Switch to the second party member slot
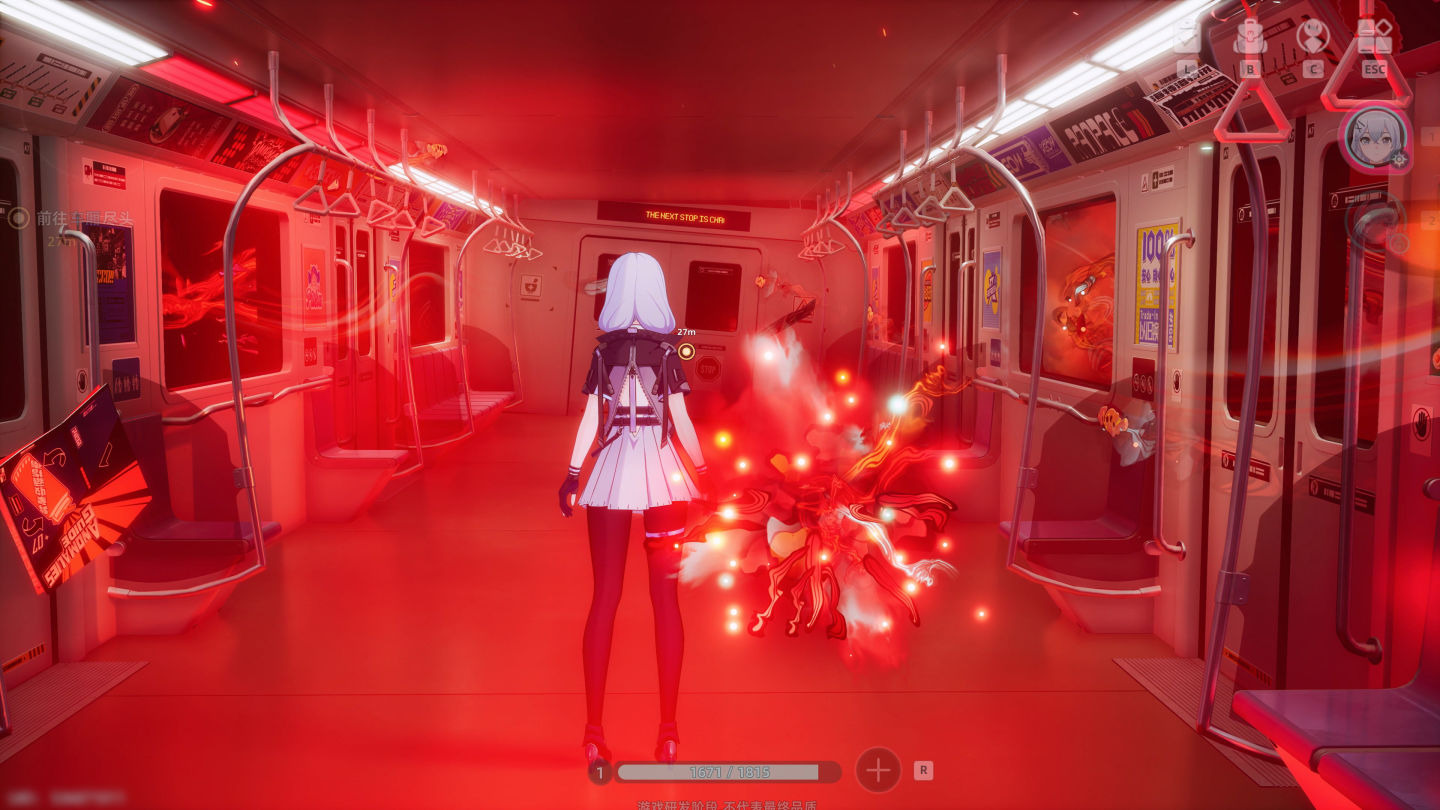This screenshot has height=810, width=1440. point(1374,221)
